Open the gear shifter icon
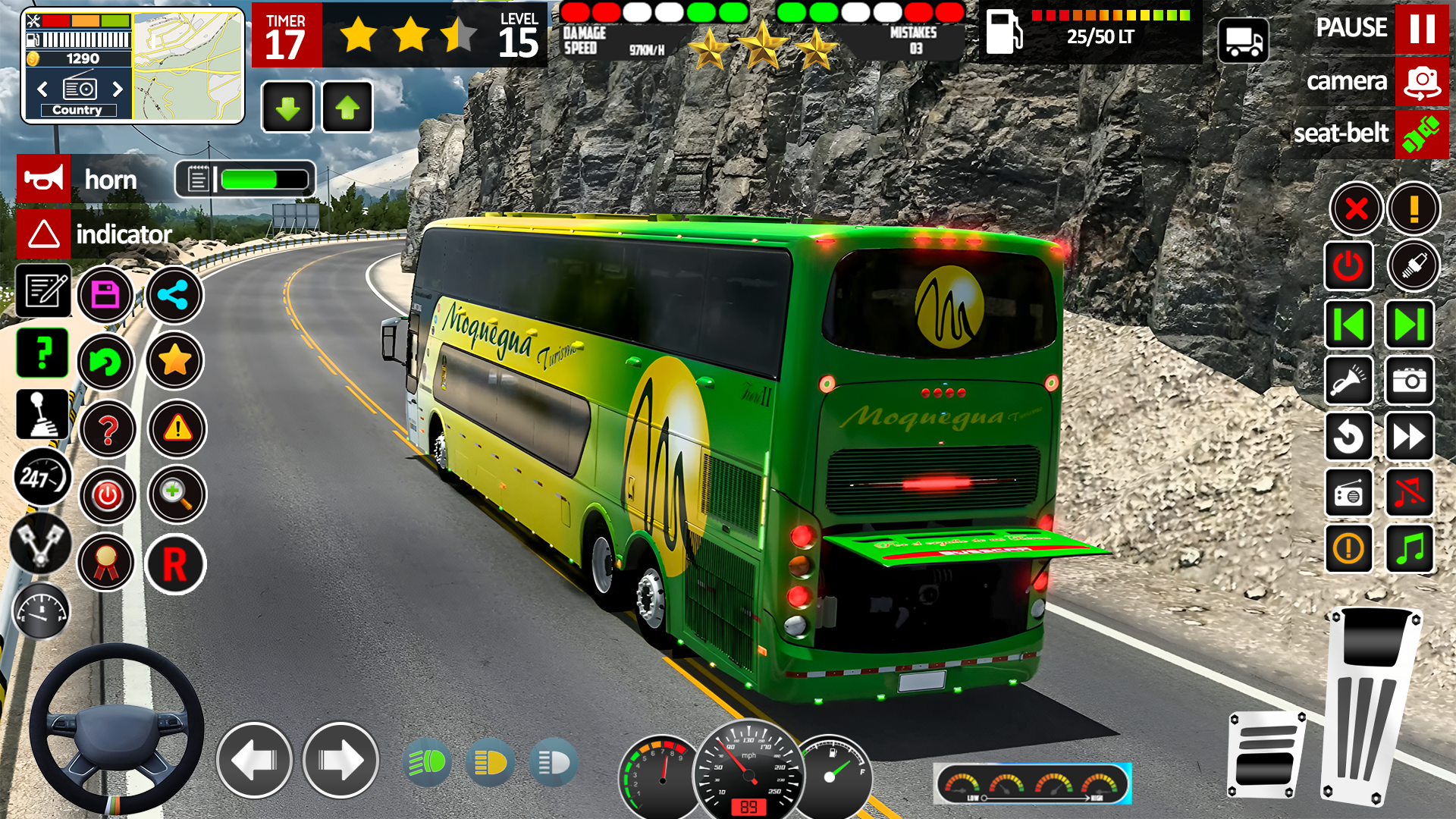The width and height of the screenshot is (1456, 819). [43, 416]
